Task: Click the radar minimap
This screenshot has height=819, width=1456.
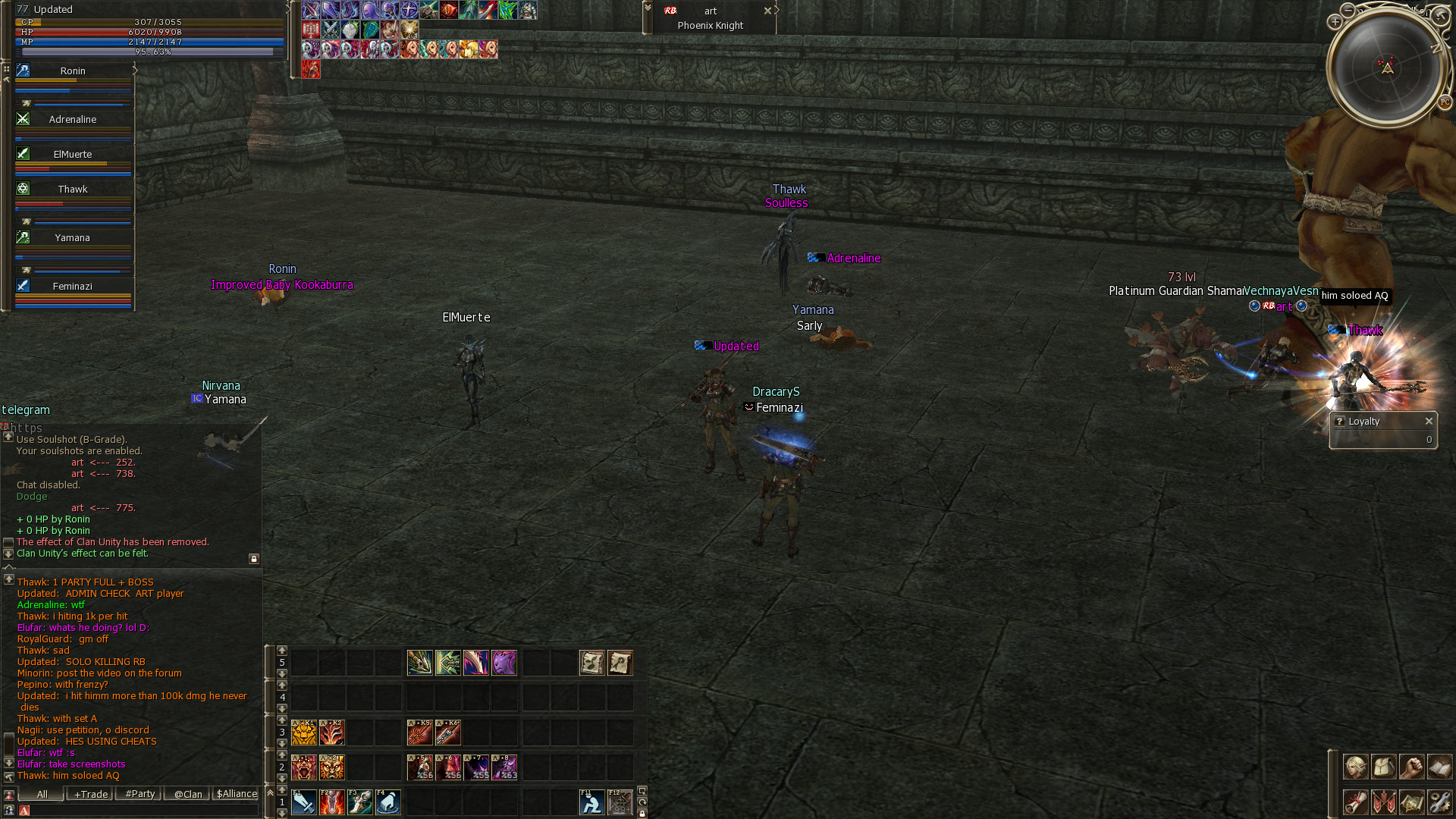Action: [1387, 68]
